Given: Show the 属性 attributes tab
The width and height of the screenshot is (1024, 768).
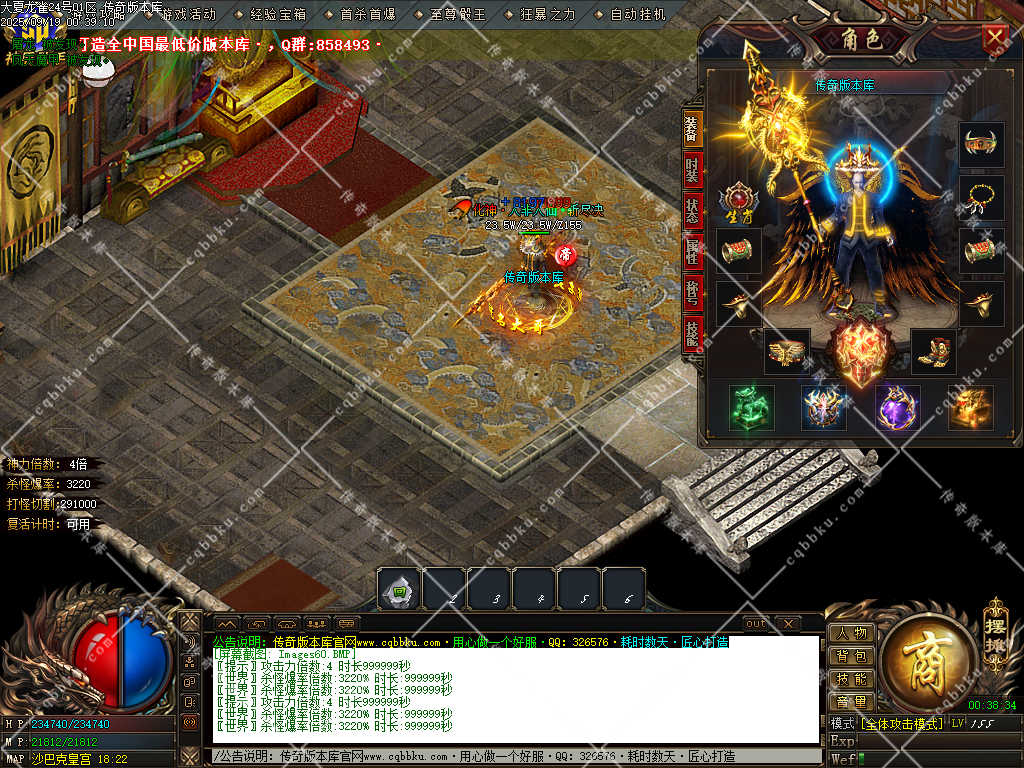Looking at the screenshot, I should point(692,253).
